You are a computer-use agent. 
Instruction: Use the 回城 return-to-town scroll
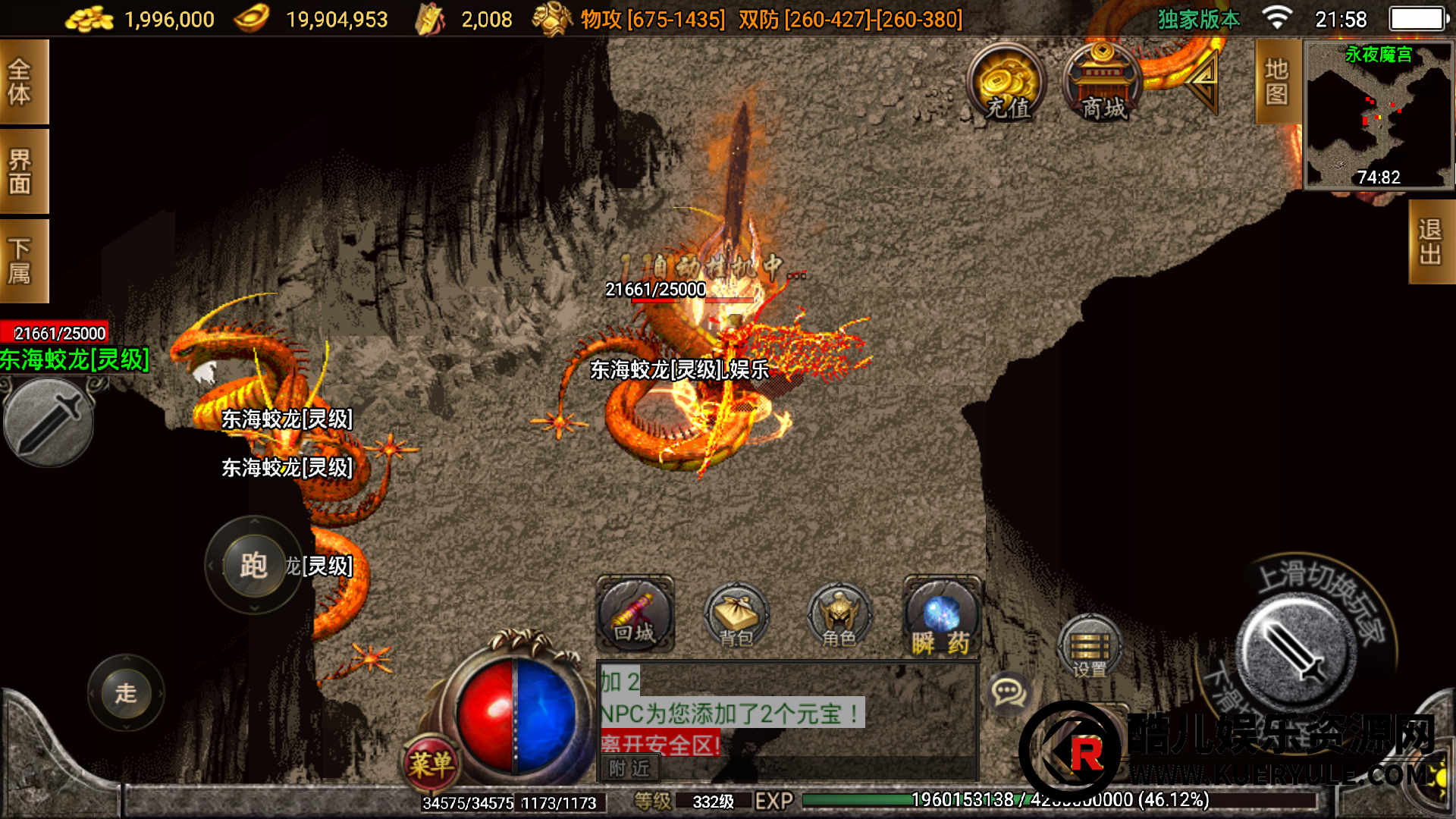(x=635, y=614)
